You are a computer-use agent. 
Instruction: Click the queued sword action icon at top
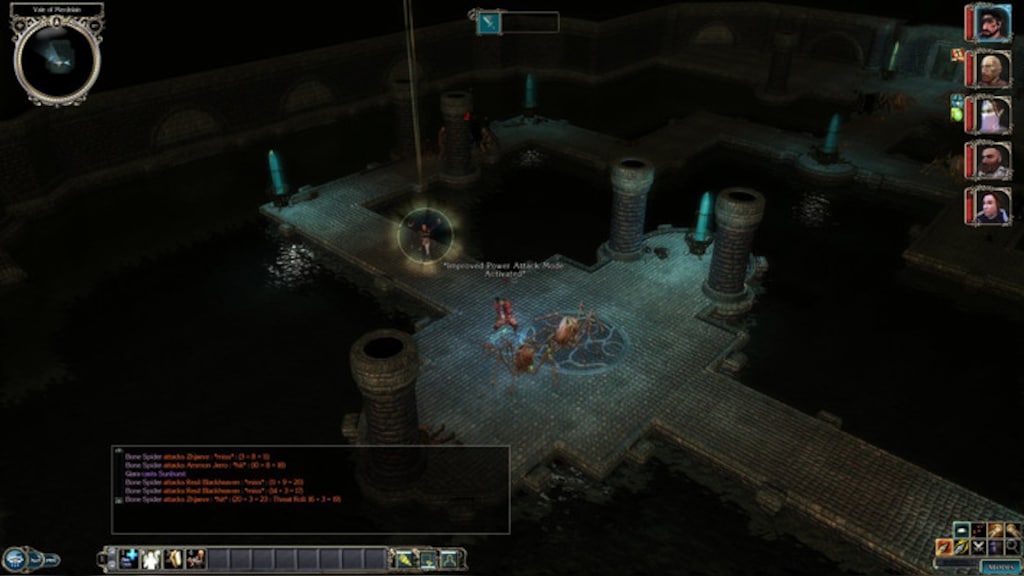coord(490,22)
